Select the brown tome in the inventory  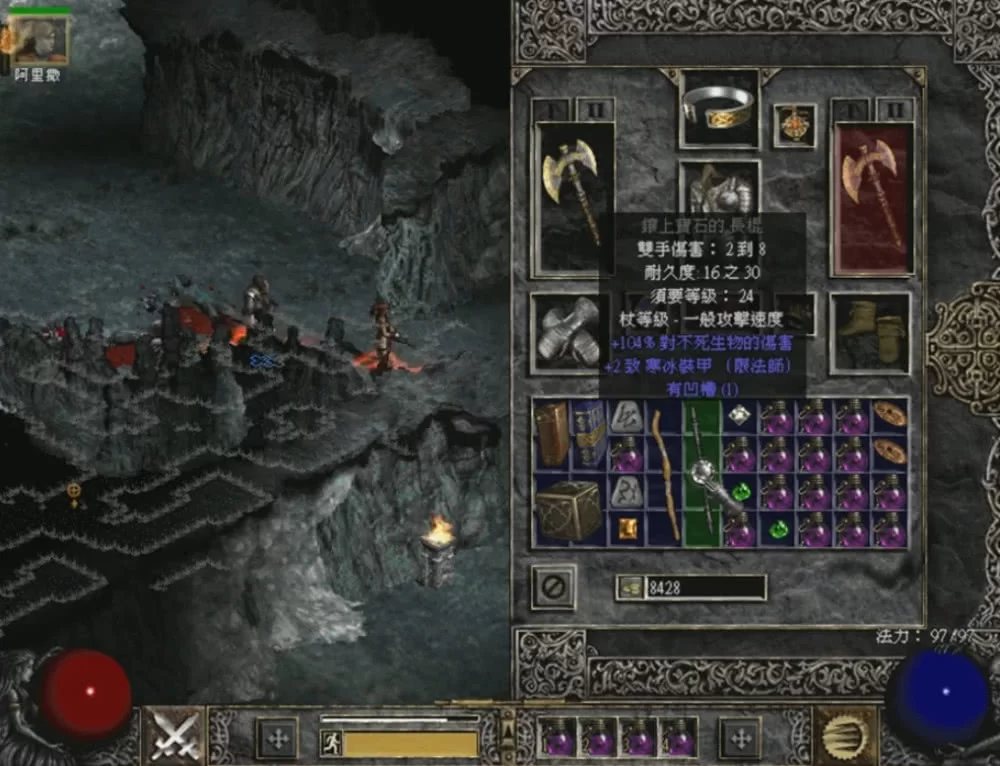[x=550, y=434]
